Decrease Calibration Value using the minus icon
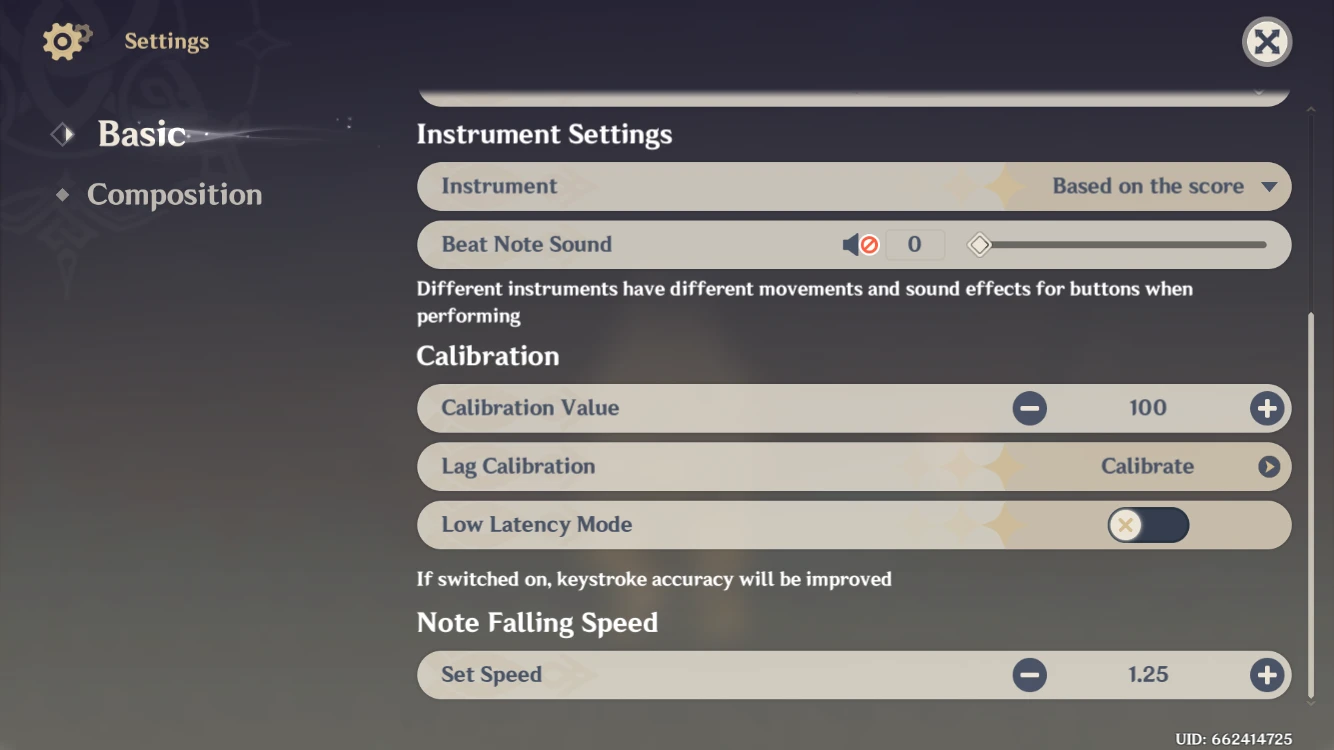Screen dimensions: 1334x750 (1030, 408)
